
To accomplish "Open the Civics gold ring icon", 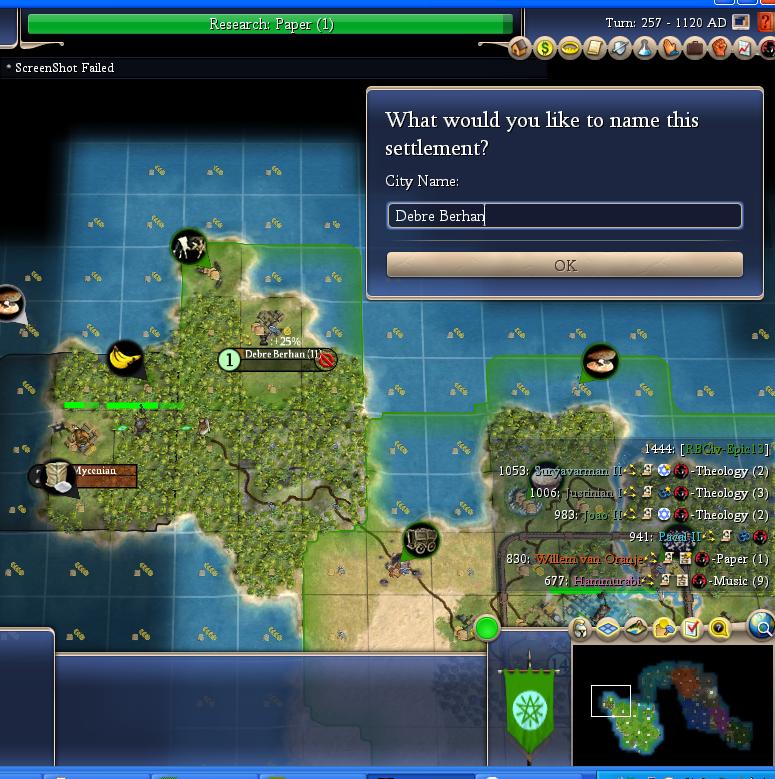I will [x=570, y=48].
